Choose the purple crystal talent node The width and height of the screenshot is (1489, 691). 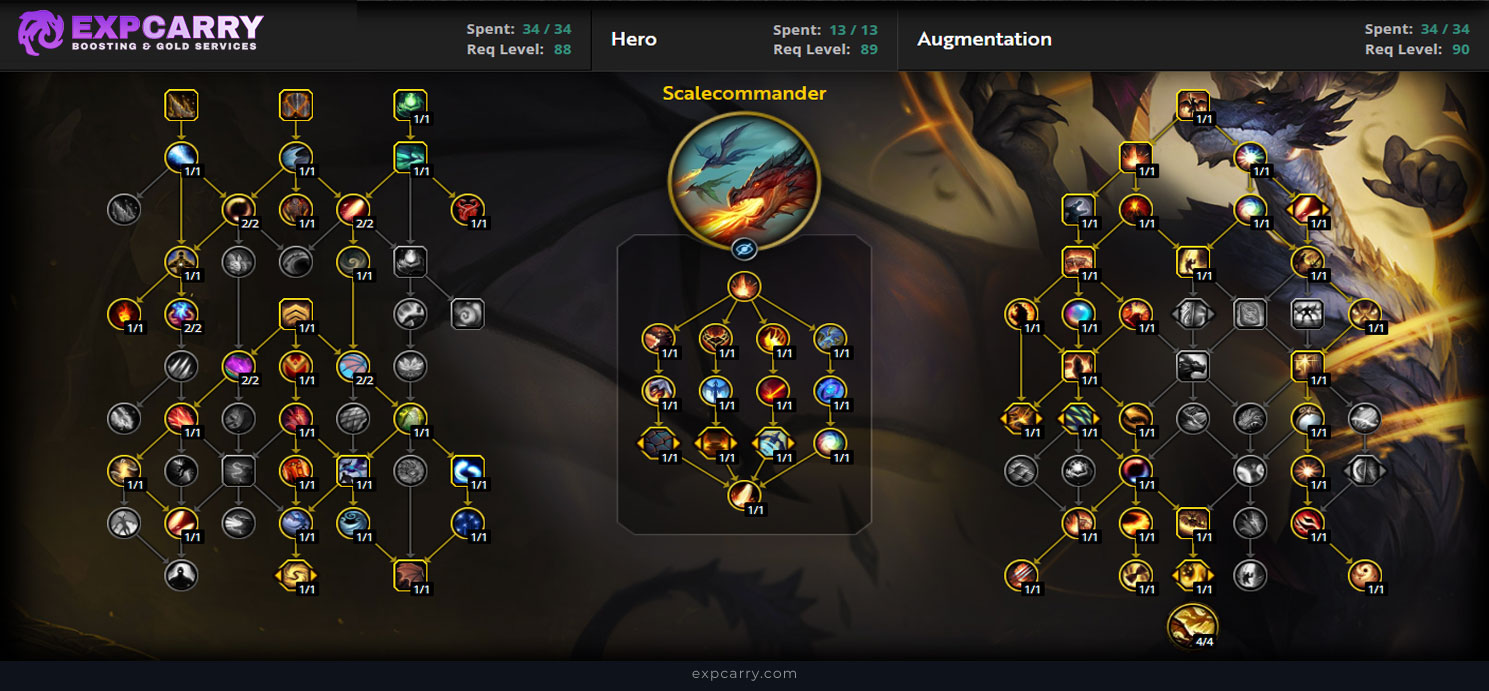(238, 366)
